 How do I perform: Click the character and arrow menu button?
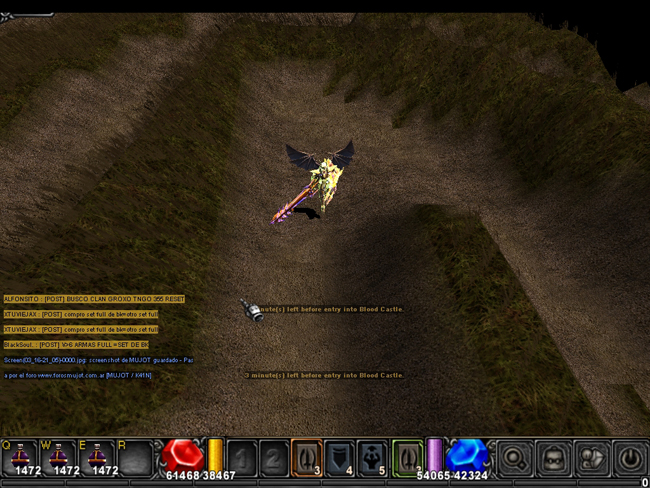[592, 458]
